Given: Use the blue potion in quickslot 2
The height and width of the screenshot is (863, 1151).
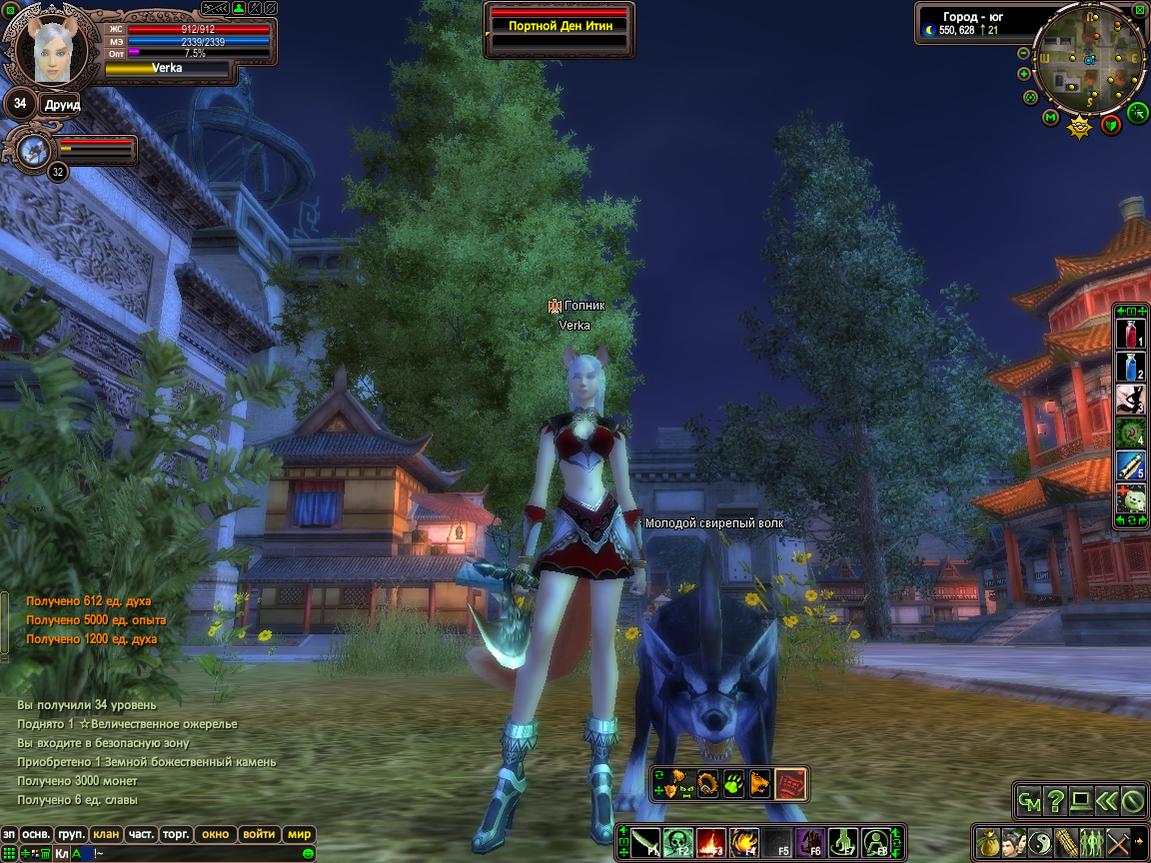Looking at the screenshot, I should click(x=1130, y=367).
